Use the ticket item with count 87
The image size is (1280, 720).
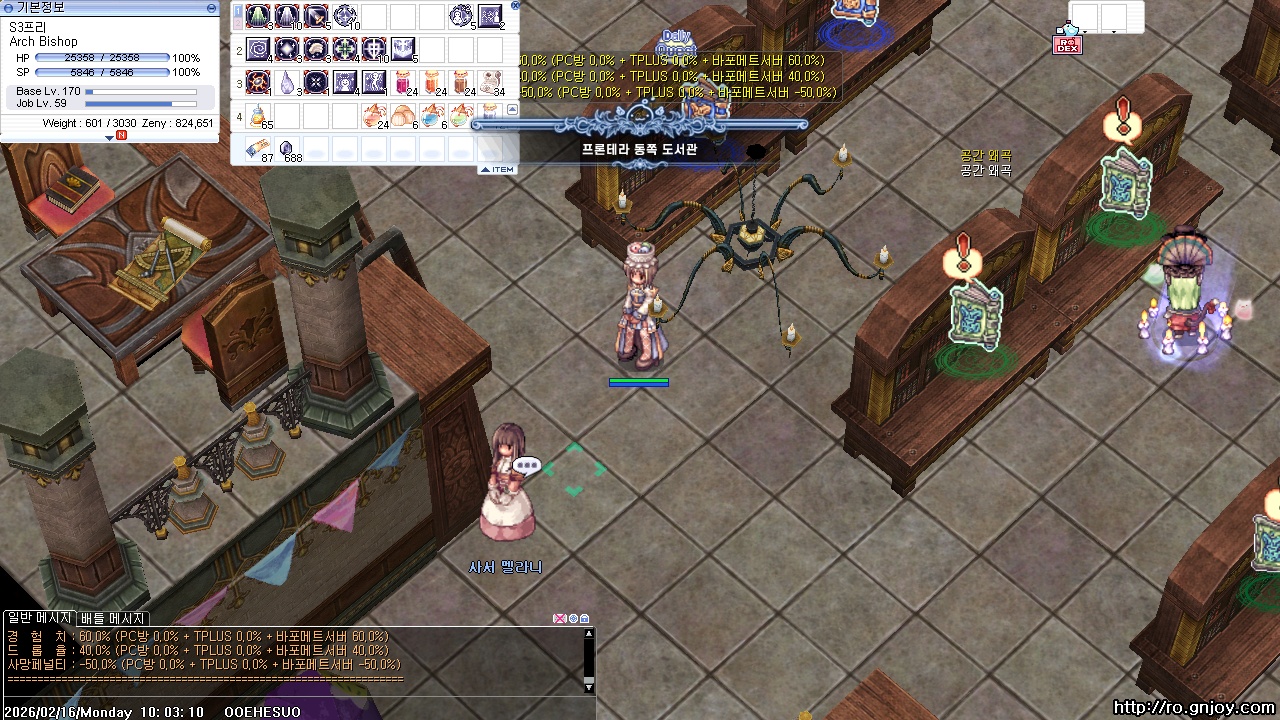pos(259,148)
